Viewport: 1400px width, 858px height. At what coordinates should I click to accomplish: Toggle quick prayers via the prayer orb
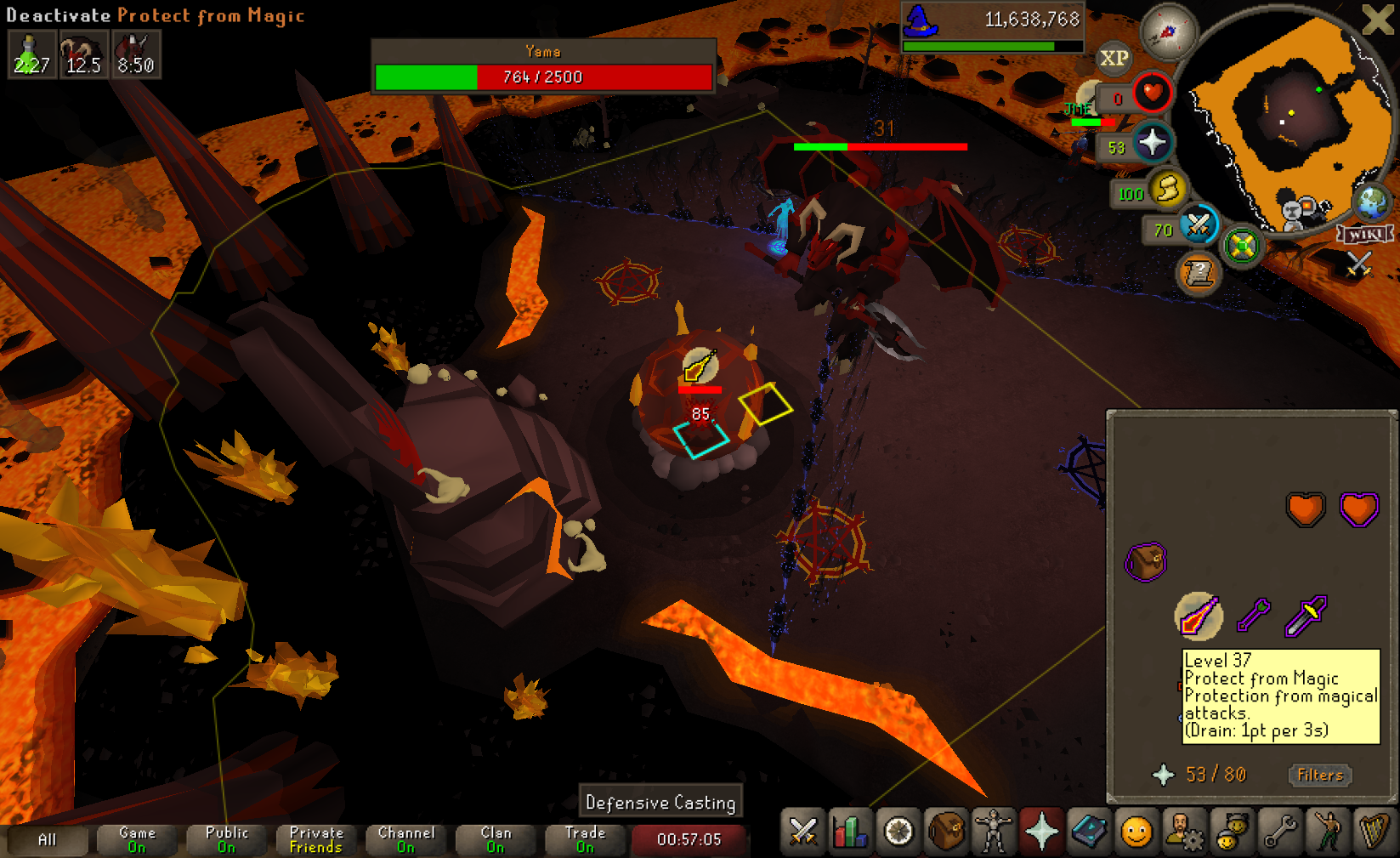point(1152,142)
